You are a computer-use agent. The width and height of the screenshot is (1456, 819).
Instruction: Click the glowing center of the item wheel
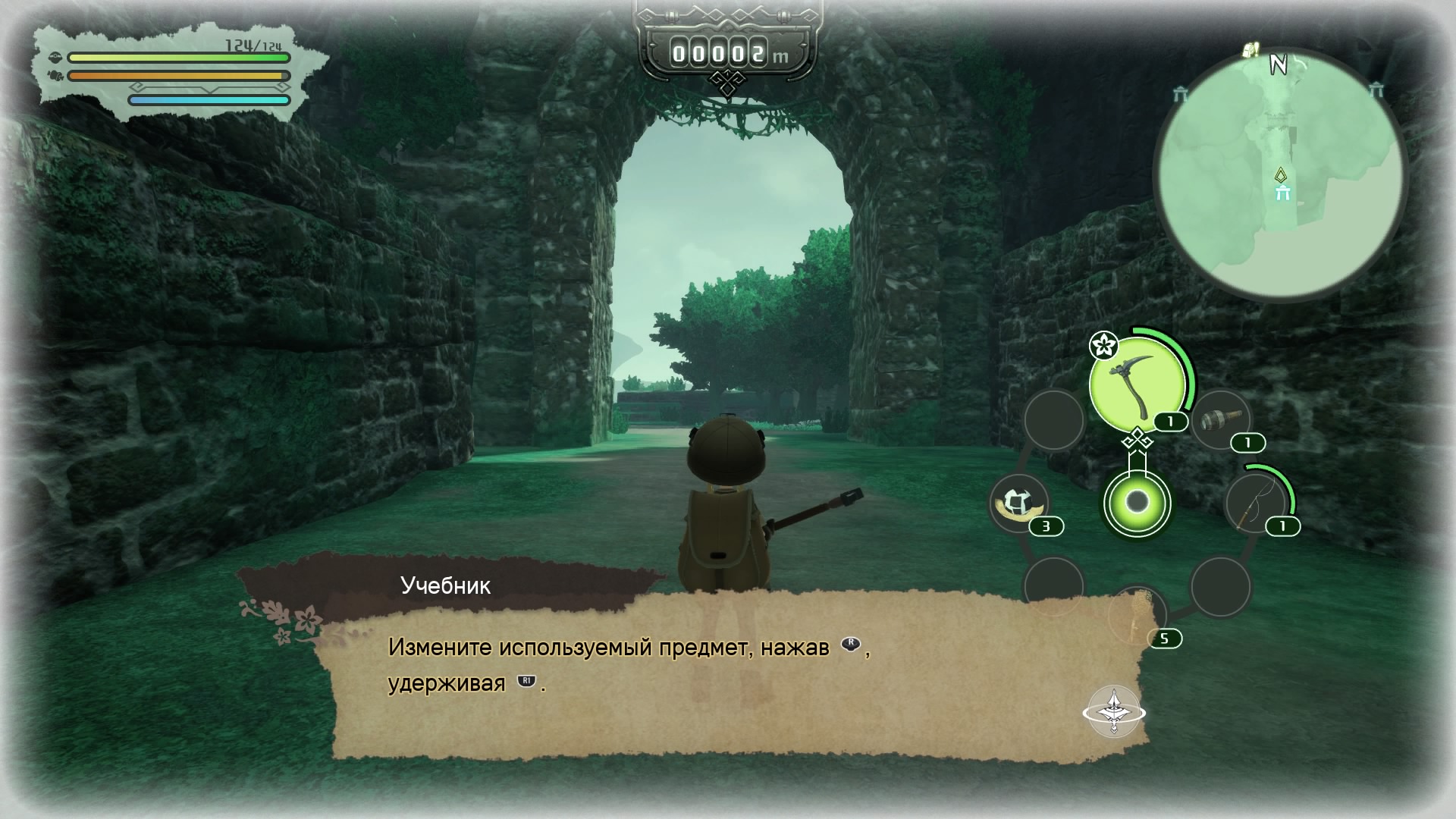tap(1137, 502)
